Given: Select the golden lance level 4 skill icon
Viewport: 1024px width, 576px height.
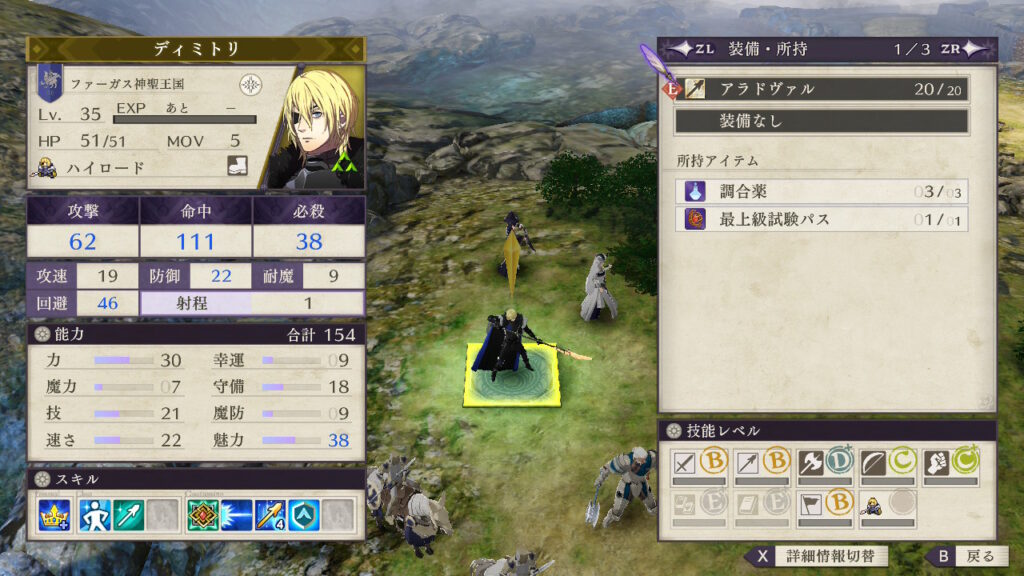Looking at the screenshot, I should tap(270, 514).
